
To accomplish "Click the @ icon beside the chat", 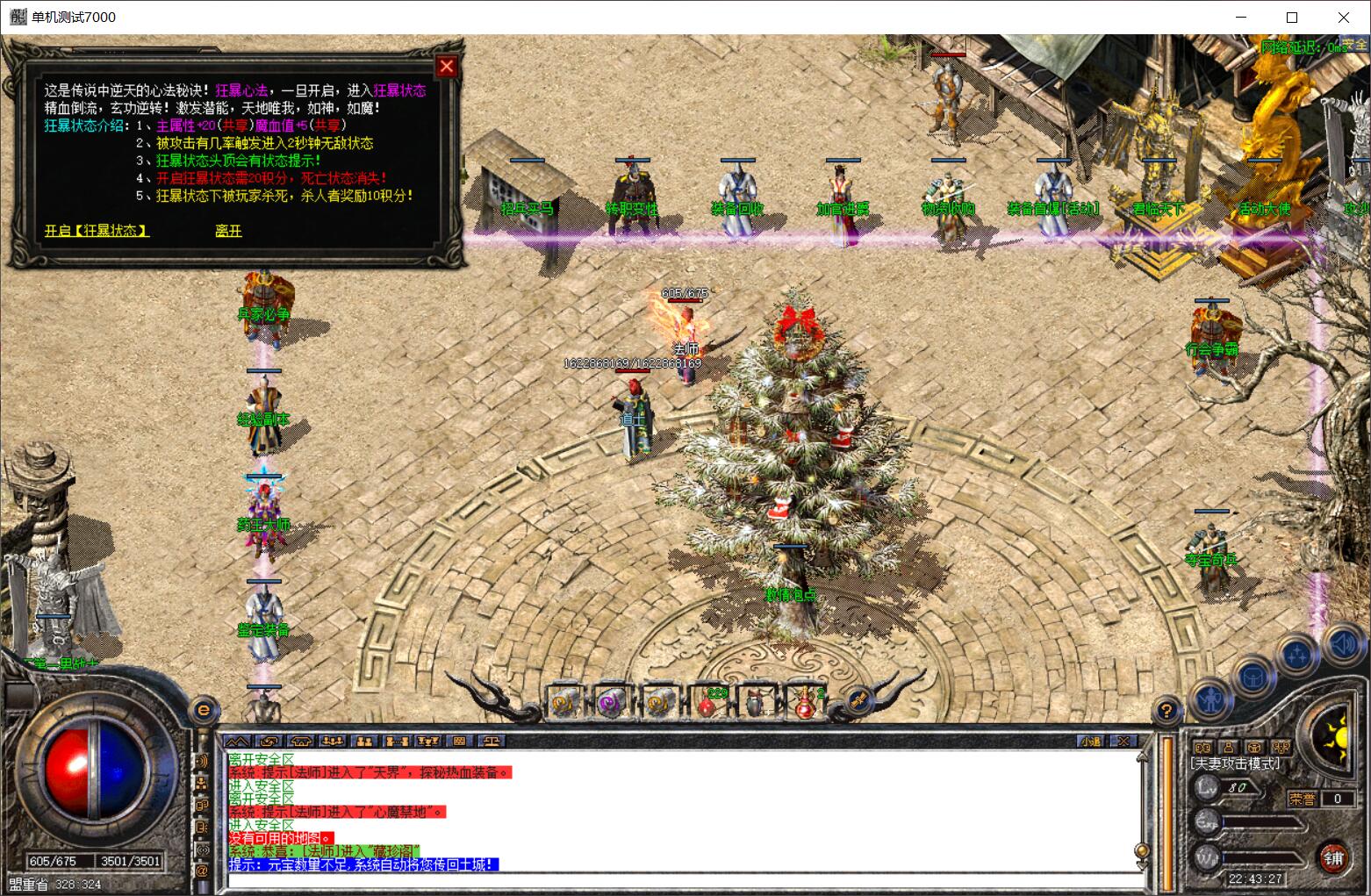I will click(203, 871).
